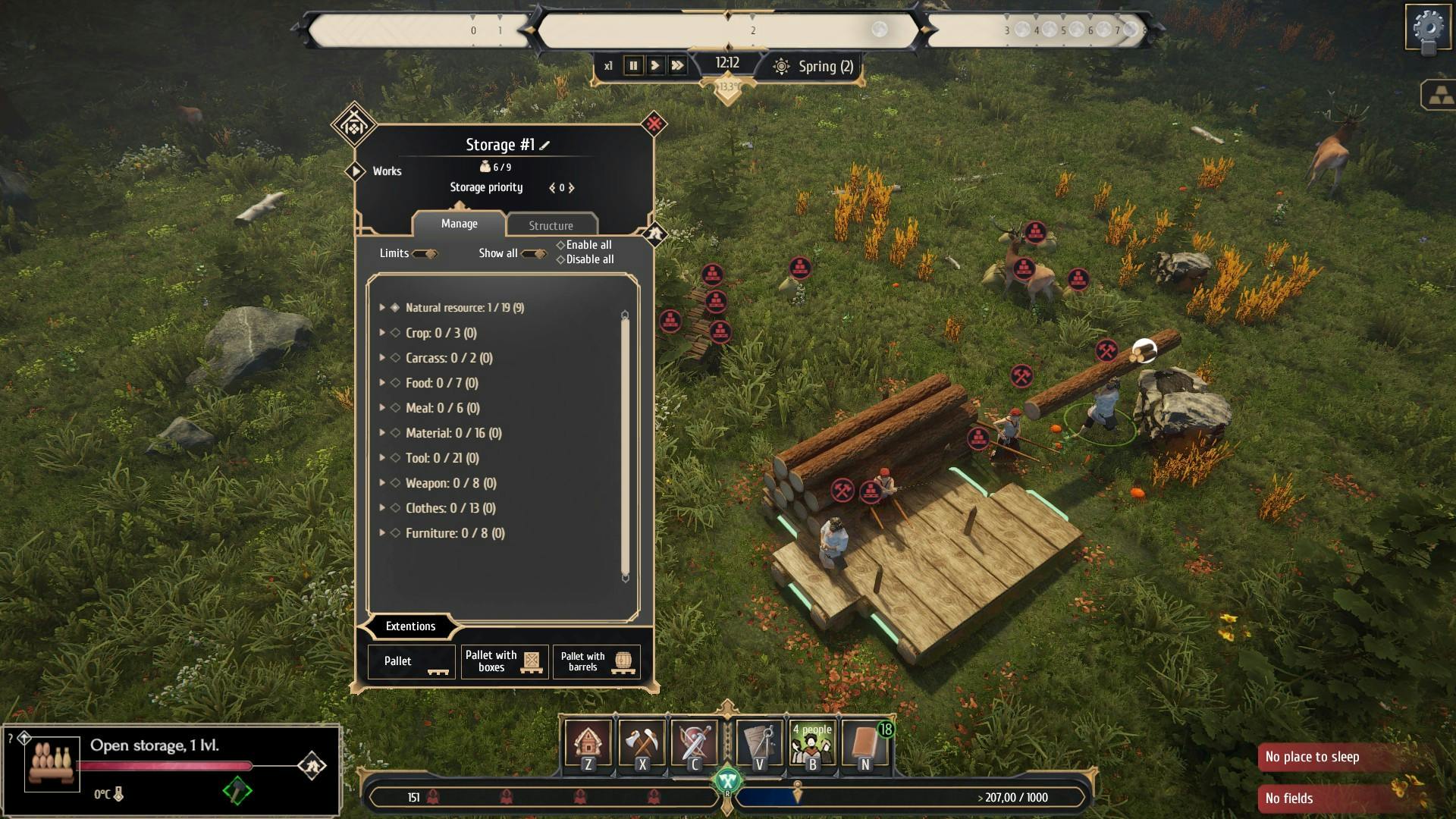1456x819 pixels.
Task: Rename storage with the pencil icon
Action: (x=544, y=145)
